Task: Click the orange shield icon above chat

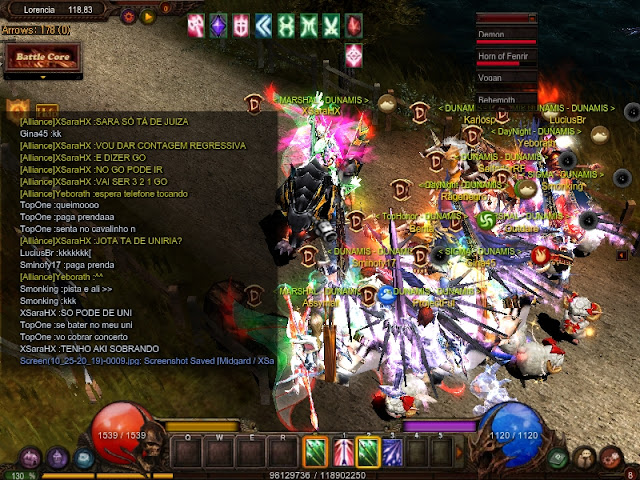Action: (x=16, y=107)
